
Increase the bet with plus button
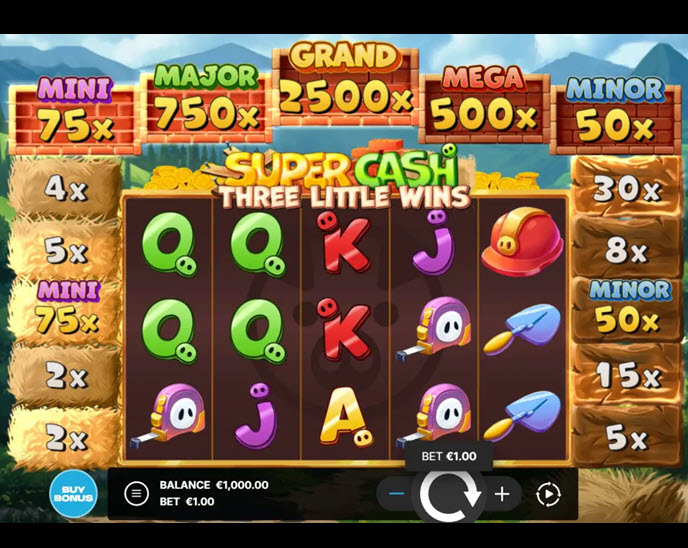pyautogui.click(x=502, y=494)
